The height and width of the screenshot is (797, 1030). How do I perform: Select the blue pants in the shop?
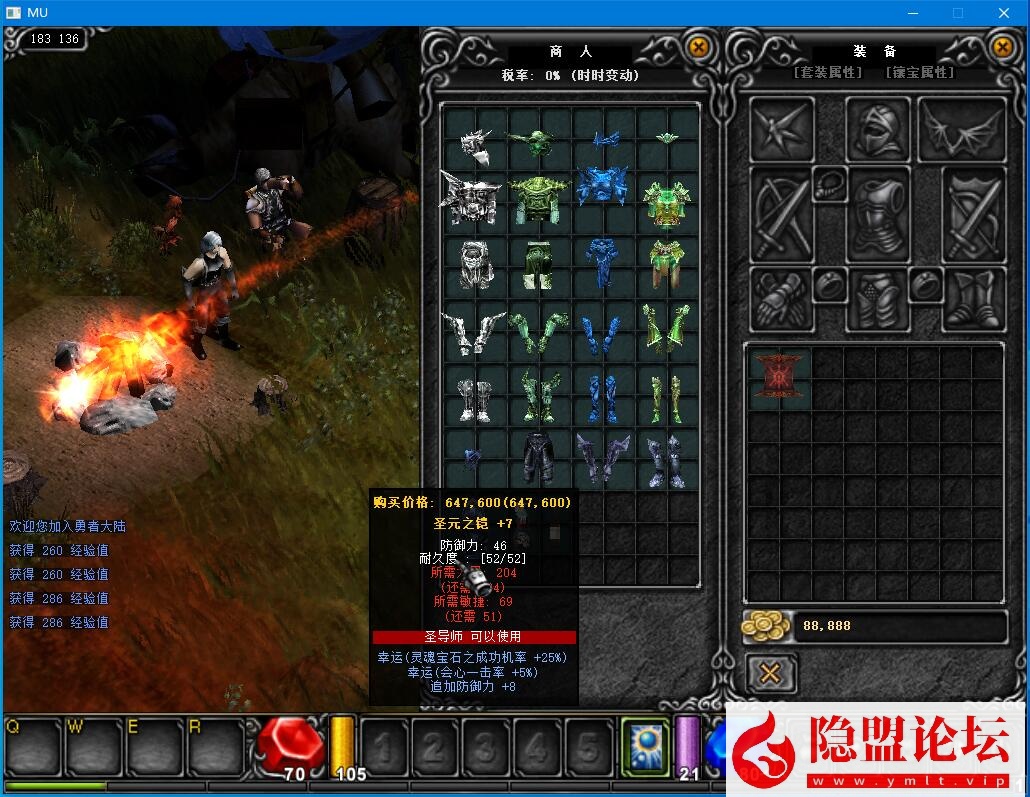pos(602,261)
